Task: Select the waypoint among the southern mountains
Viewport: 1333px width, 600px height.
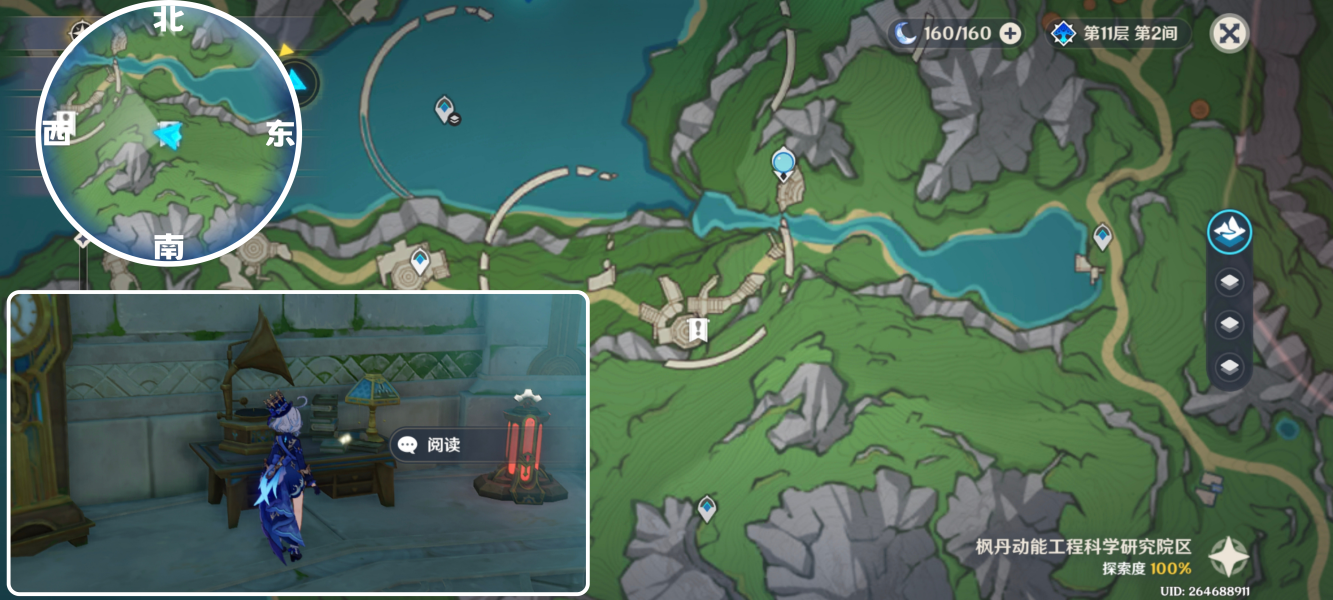Action: 707,508
